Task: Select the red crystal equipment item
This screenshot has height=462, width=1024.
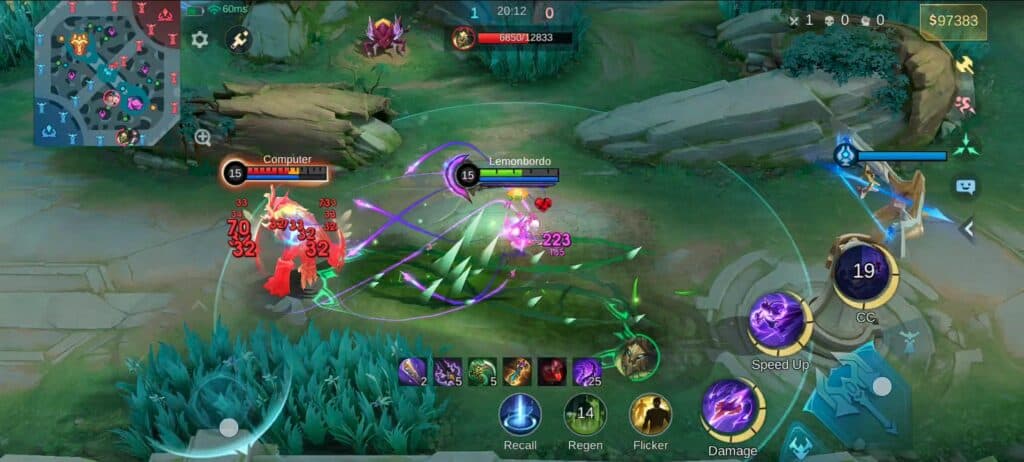Action: coord(552,372)
